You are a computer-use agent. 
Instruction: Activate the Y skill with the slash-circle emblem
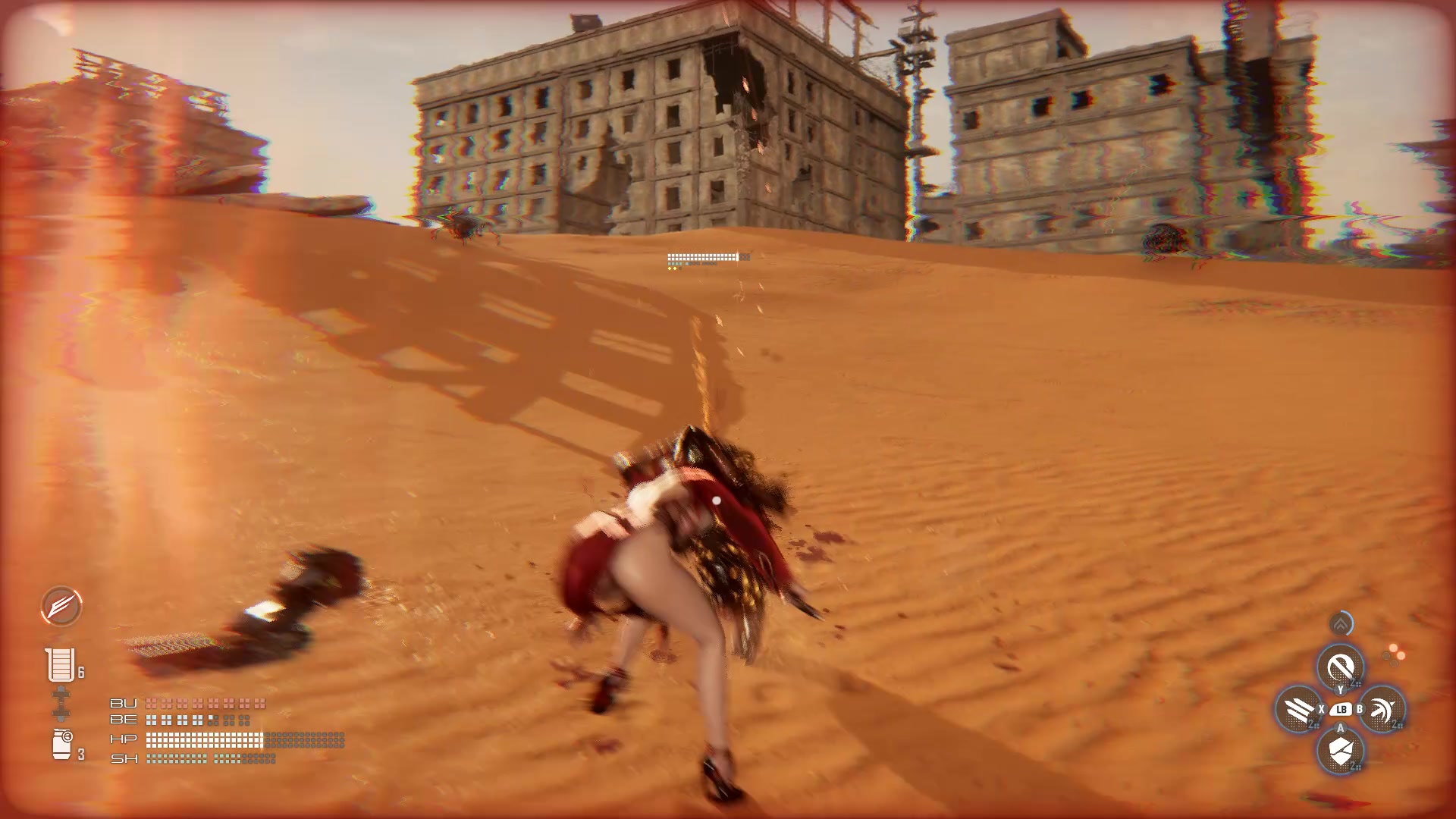(1340, 664)
